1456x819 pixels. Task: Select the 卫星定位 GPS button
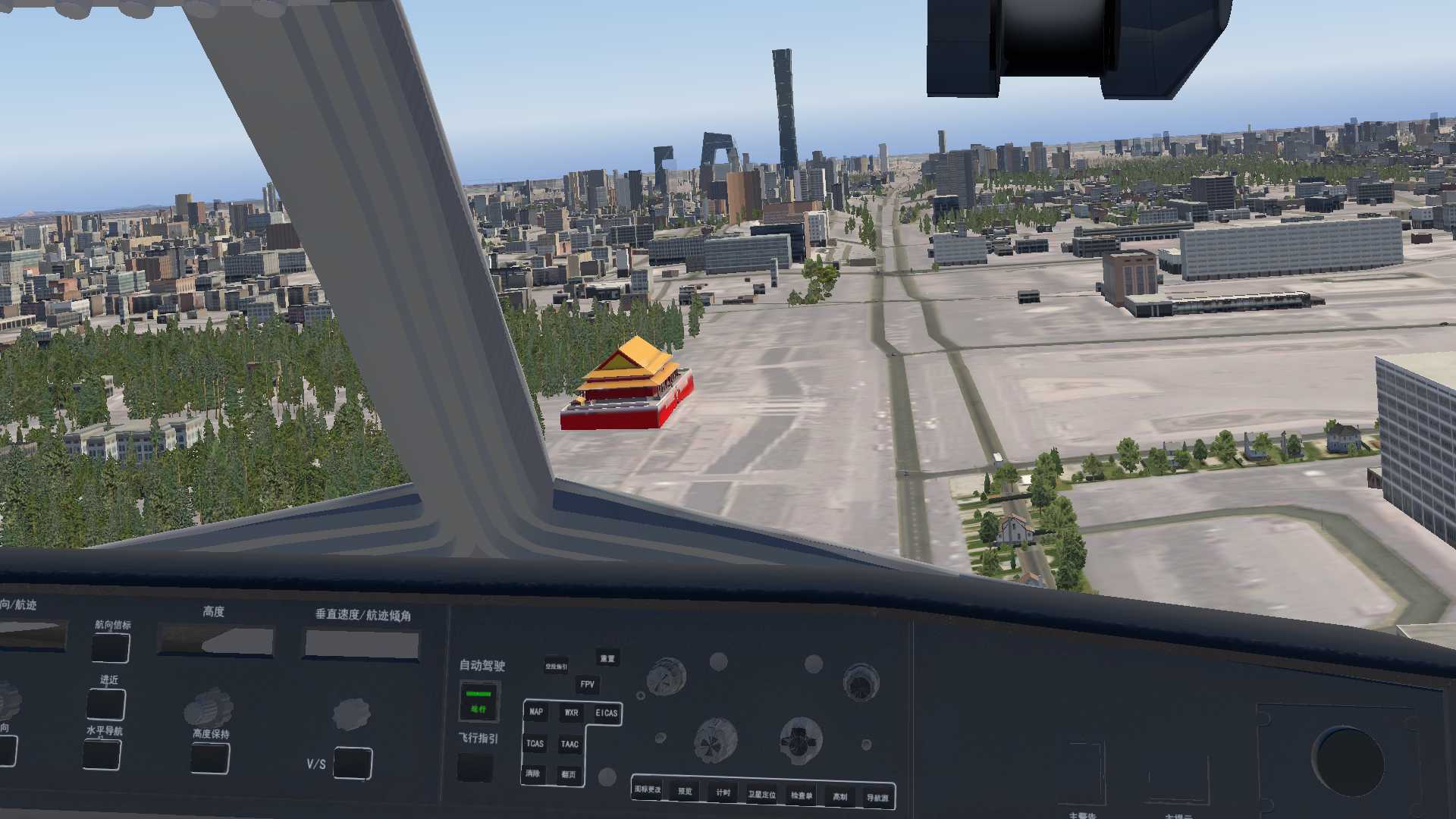(761, 795)
